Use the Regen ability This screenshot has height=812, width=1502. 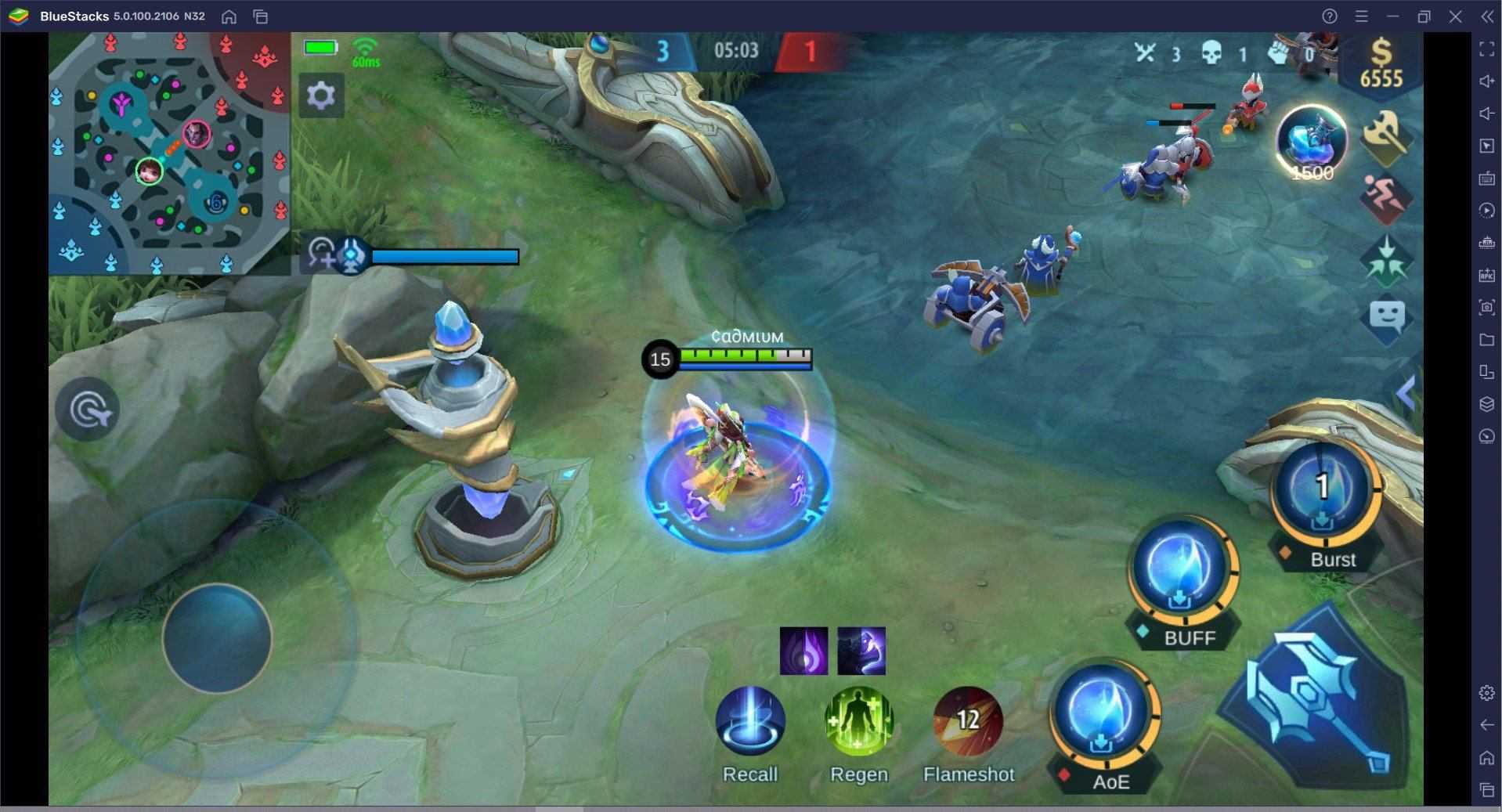(858, 722)
